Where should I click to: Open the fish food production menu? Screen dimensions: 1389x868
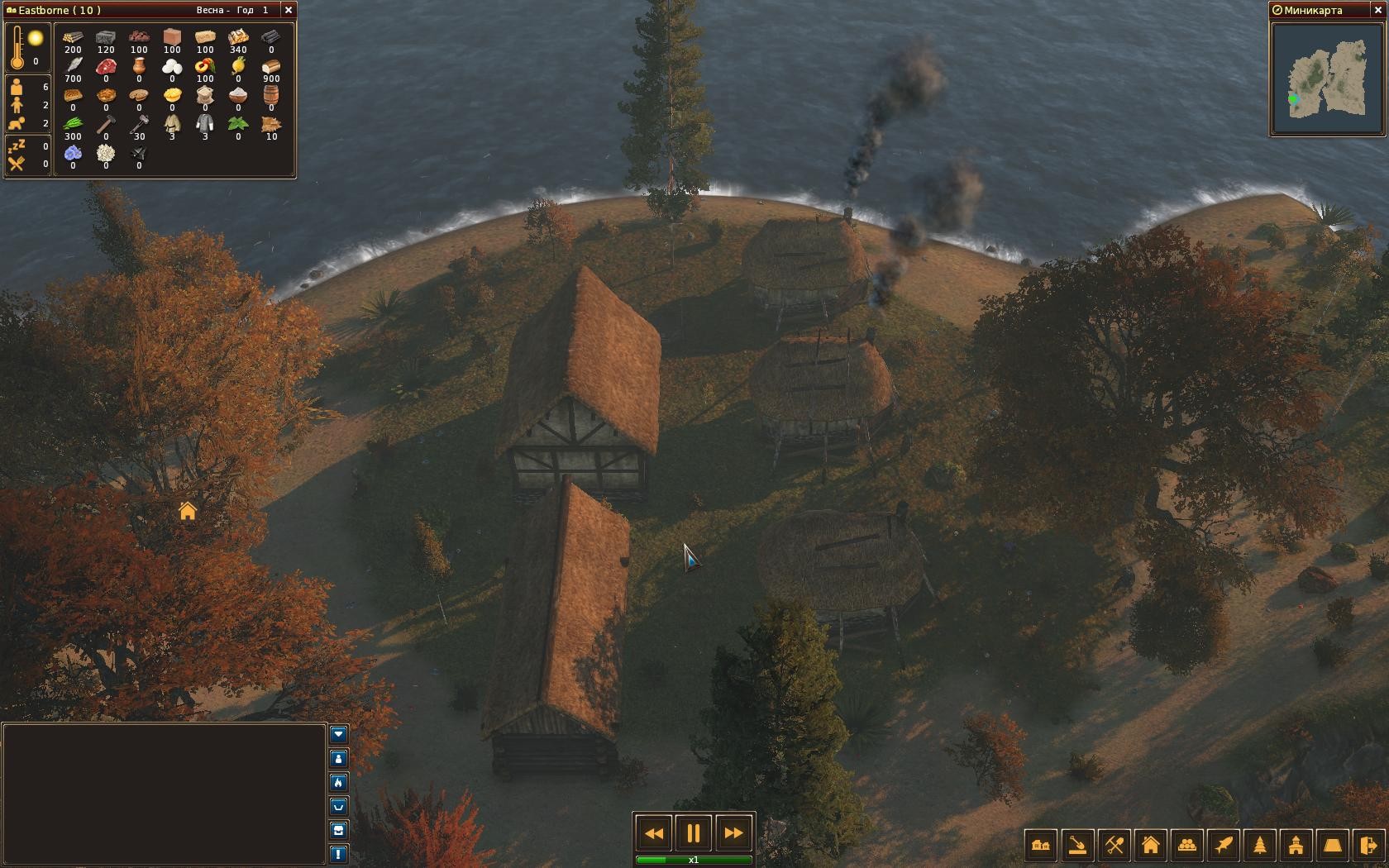click(x=1224, y=846)
